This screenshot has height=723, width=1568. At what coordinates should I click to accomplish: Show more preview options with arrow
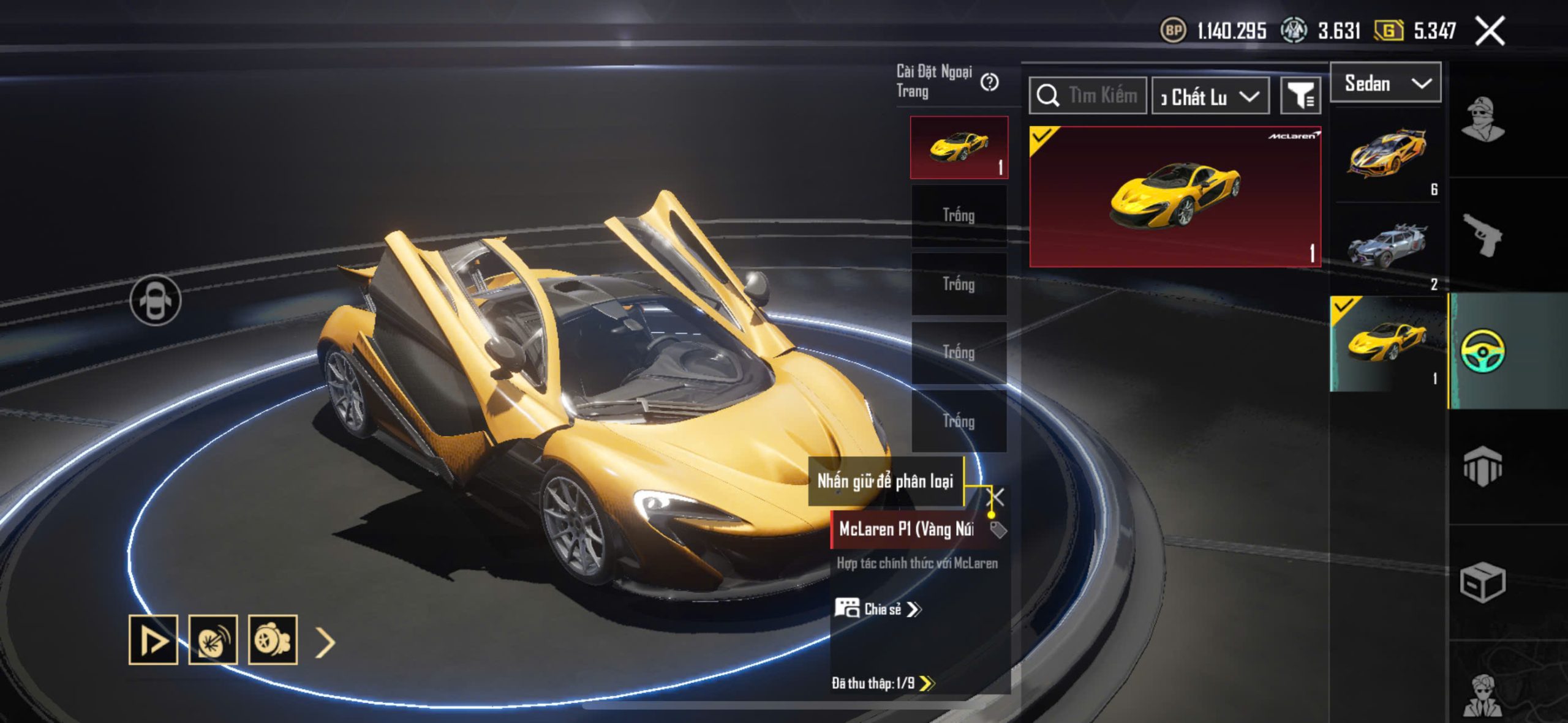coord(325,642)
